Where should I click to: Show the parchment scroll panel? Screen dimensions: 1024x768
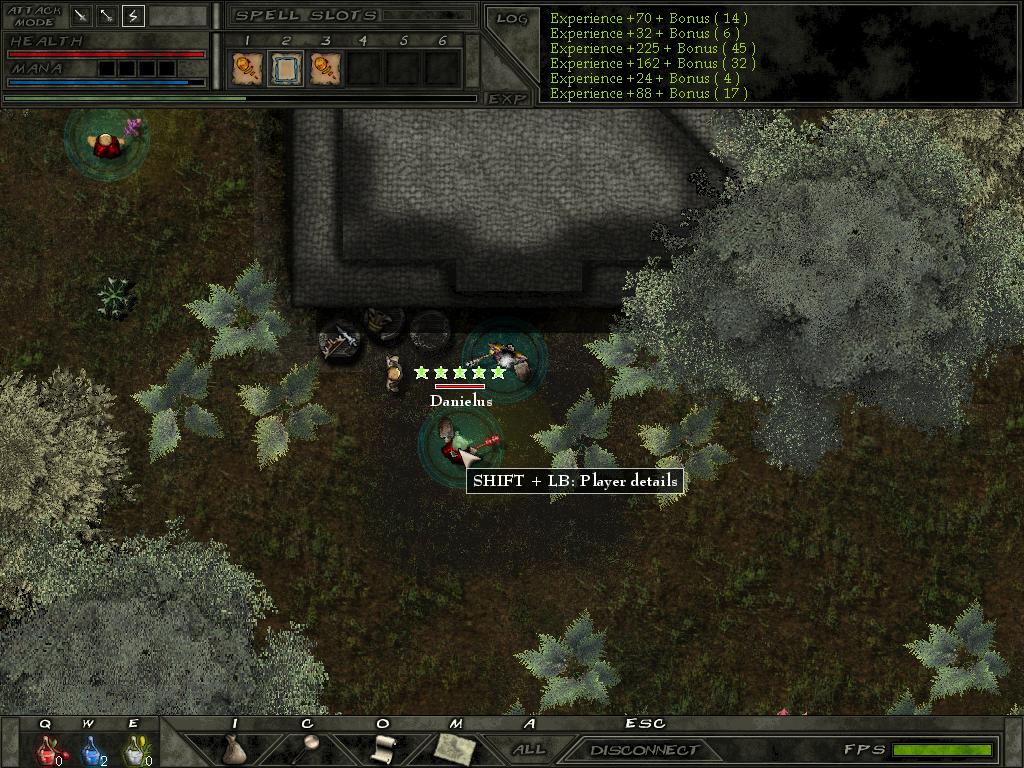point(382,748)
